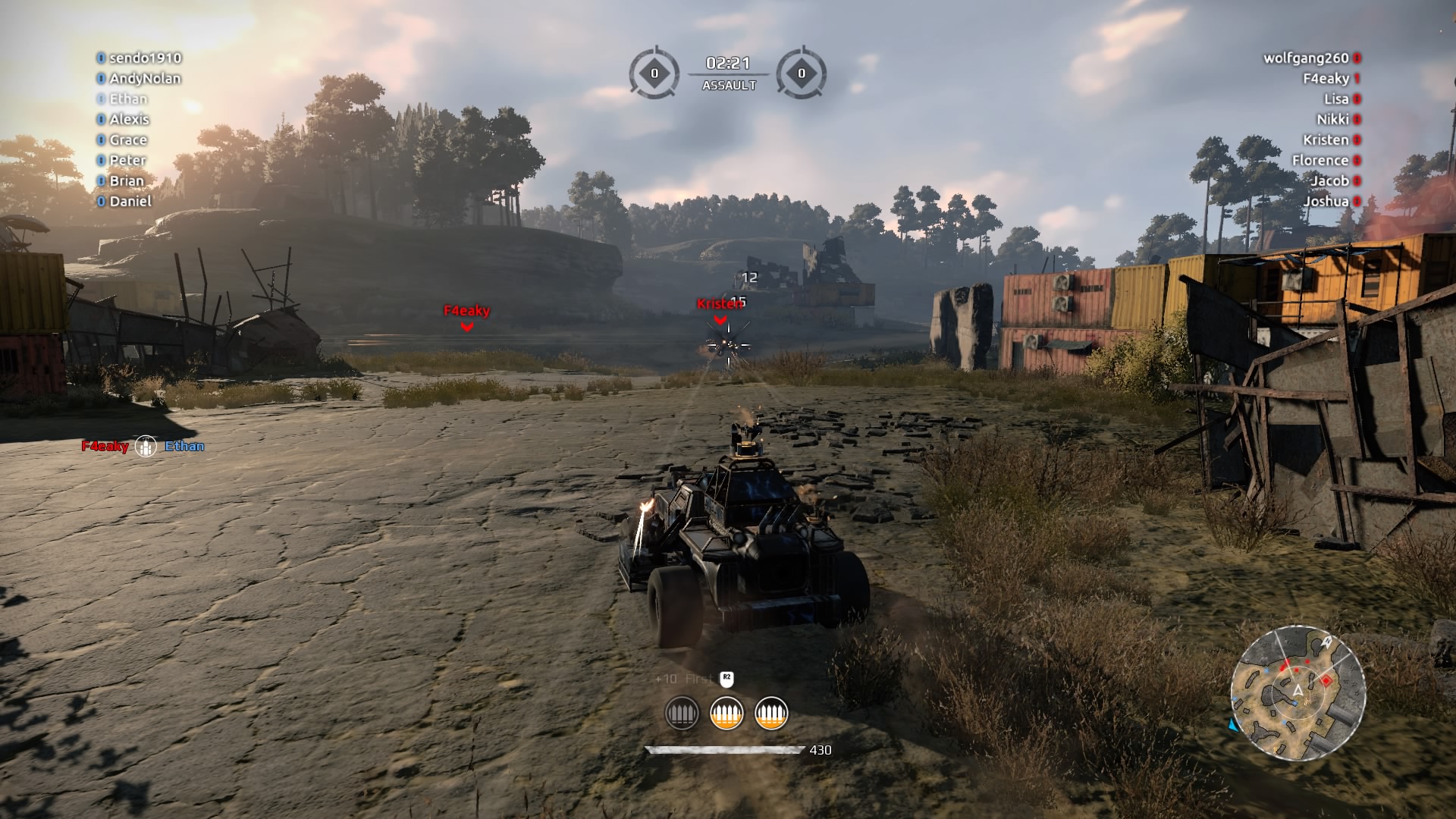Click Peter in the allied player list
This screenshot has width=1456, height=819.
click(127, 160)
